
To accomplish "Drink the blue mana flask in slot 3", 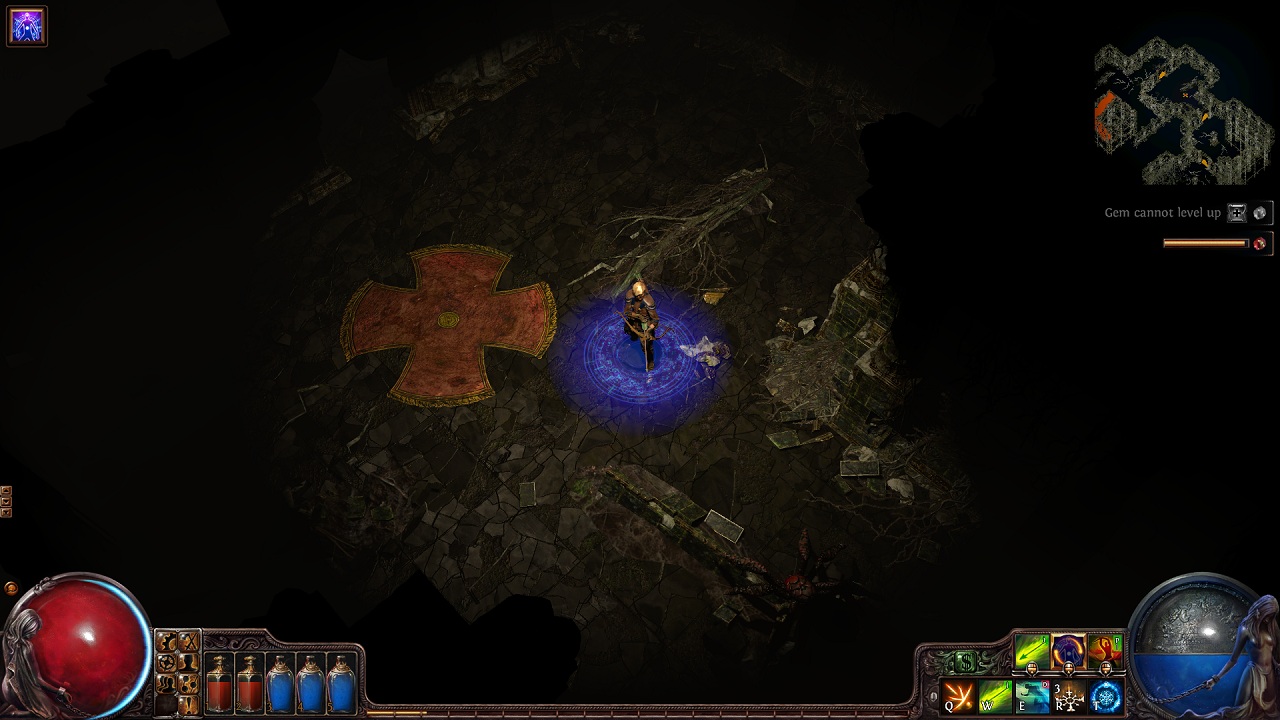I will [x=280, y=683].
